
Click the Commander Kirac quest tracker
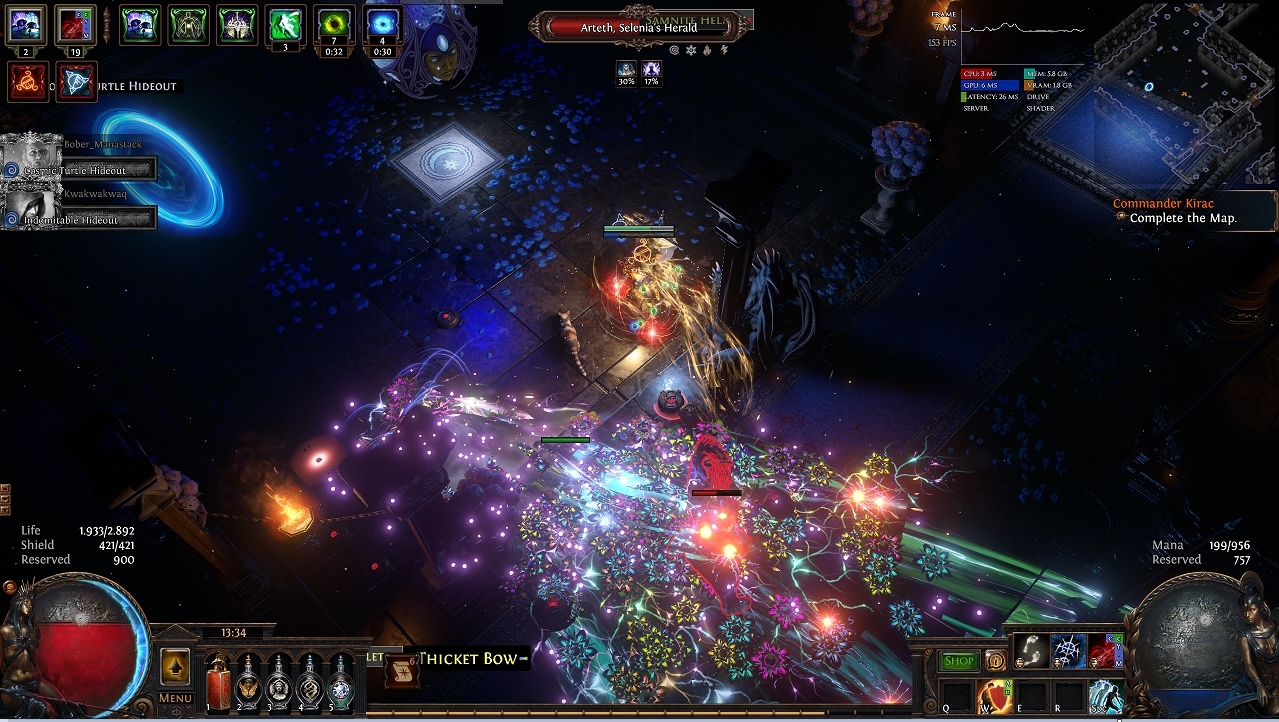tap(1175, 211)
